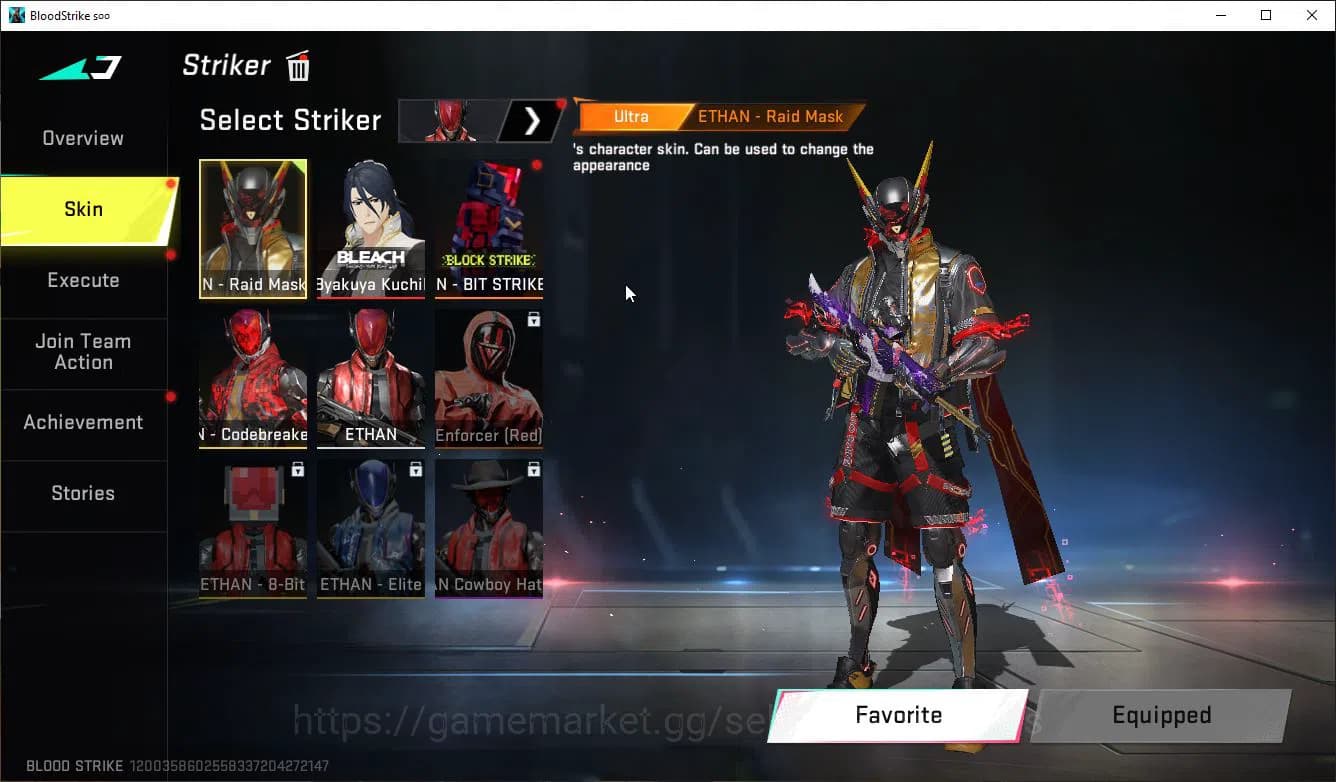Viewport: 1336px width, 782px height.
Task: Click the orange Ultra rarity badge
Action: click(631, 116)
